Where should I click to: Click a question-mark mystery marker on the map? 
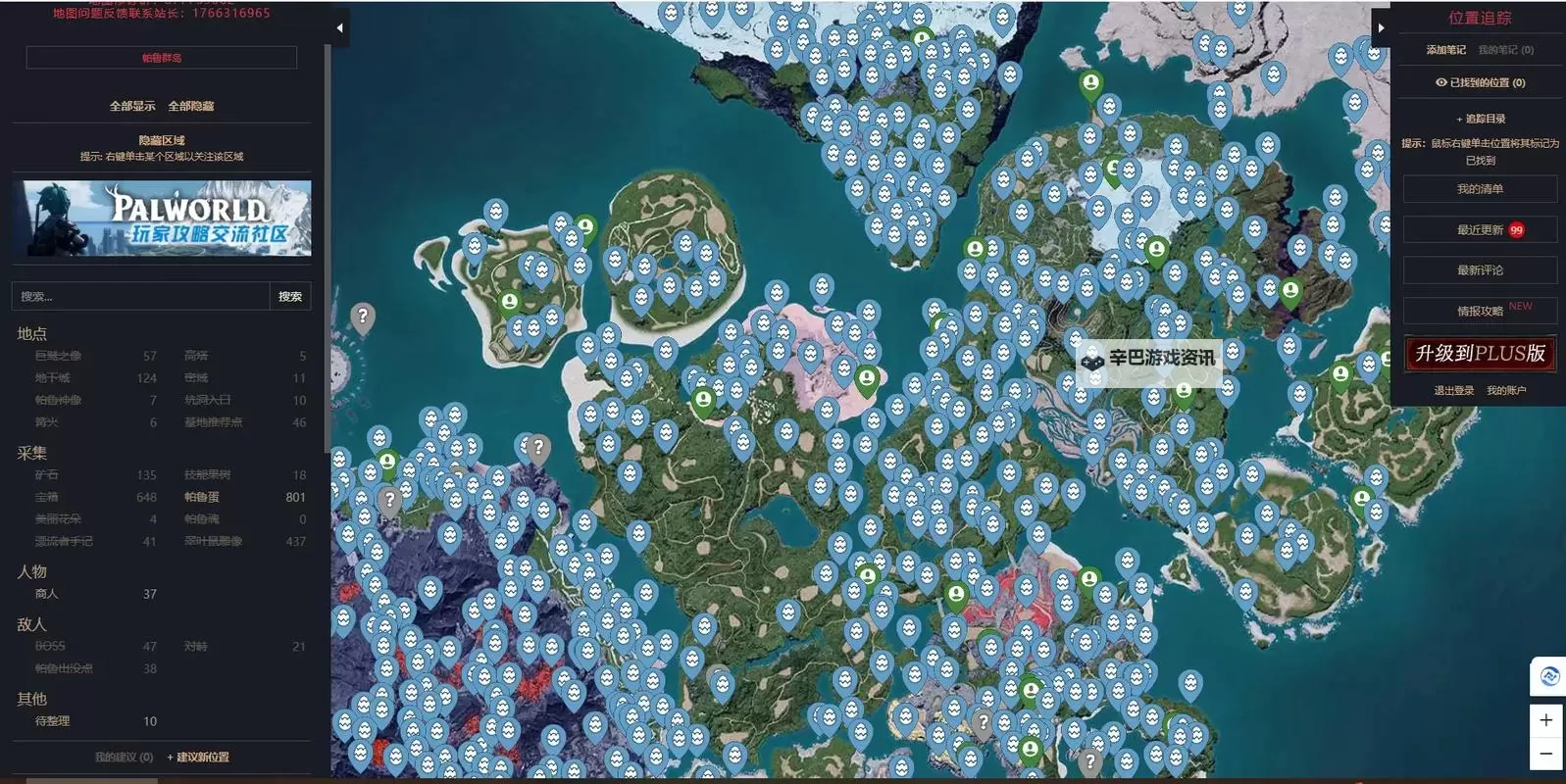(x=365, y=316)
